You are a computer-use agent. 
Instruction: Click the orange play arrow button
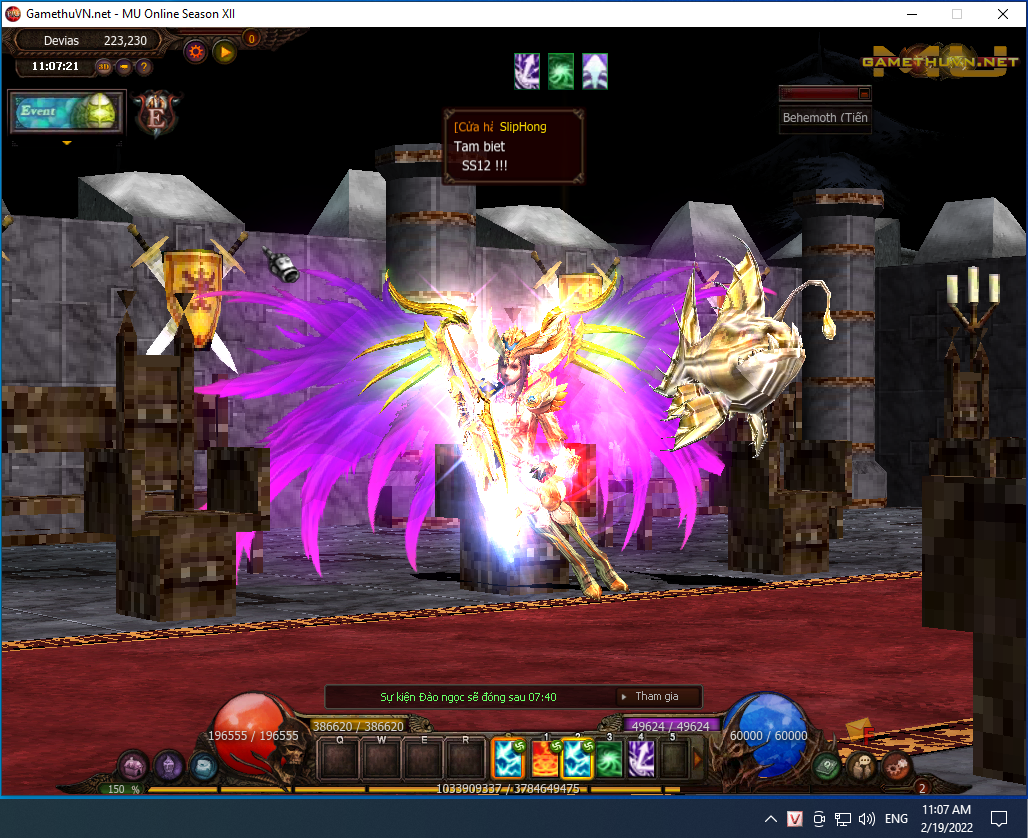224,52
